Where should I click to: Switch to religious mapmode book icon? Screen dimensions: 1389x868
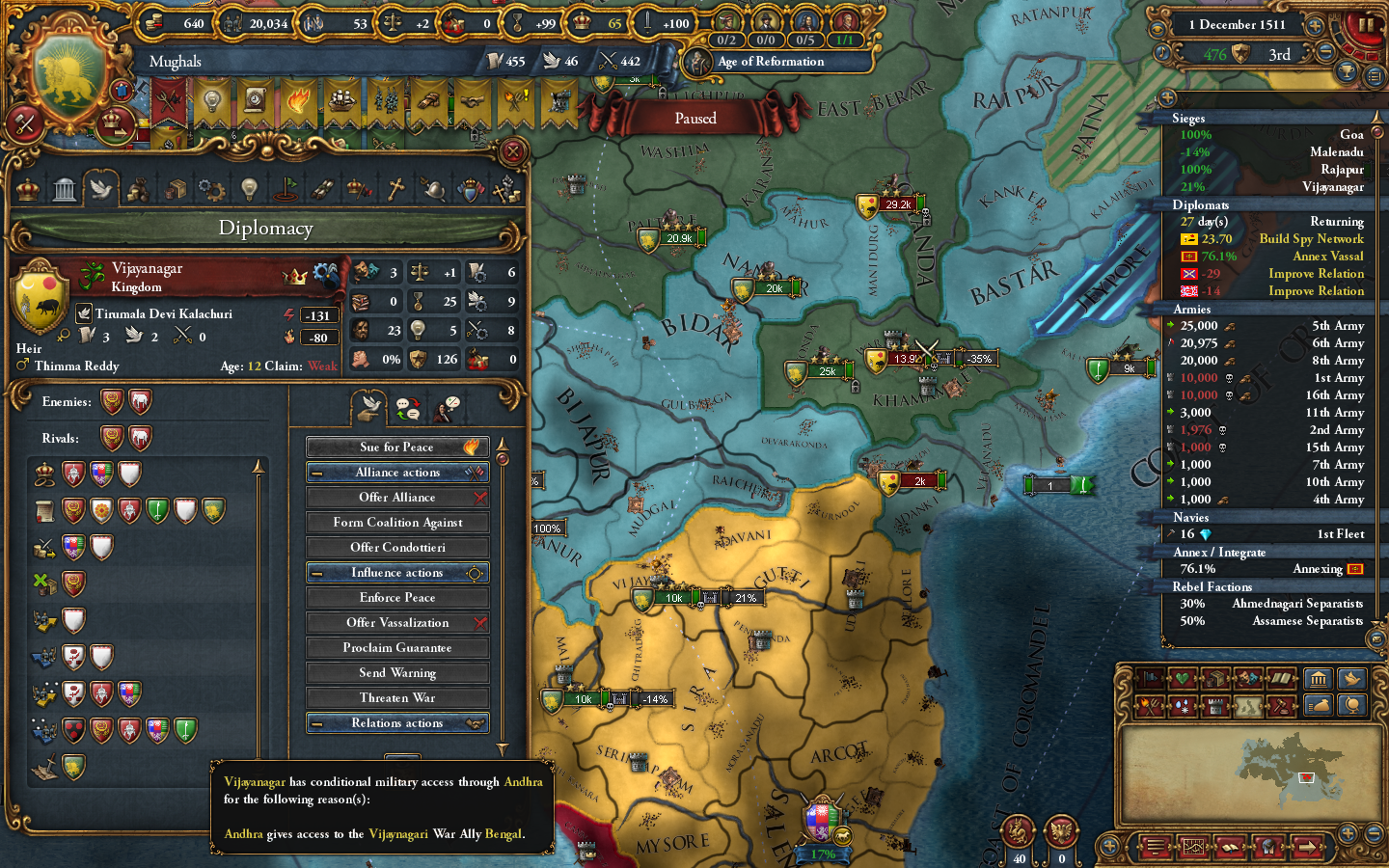[1279, 679]
